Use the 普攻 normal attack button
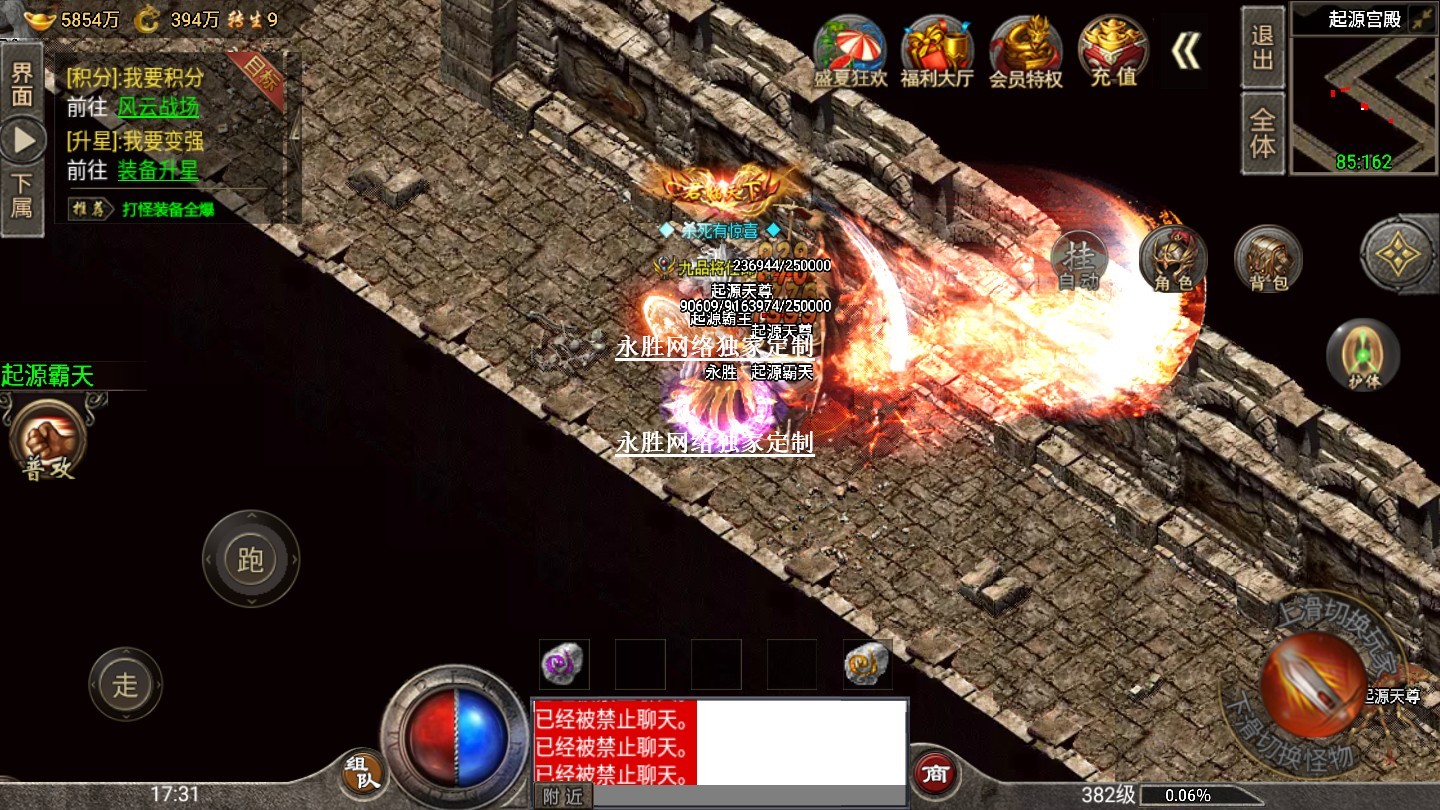Viewport: 1440px width, 810px height. (48, 440)
